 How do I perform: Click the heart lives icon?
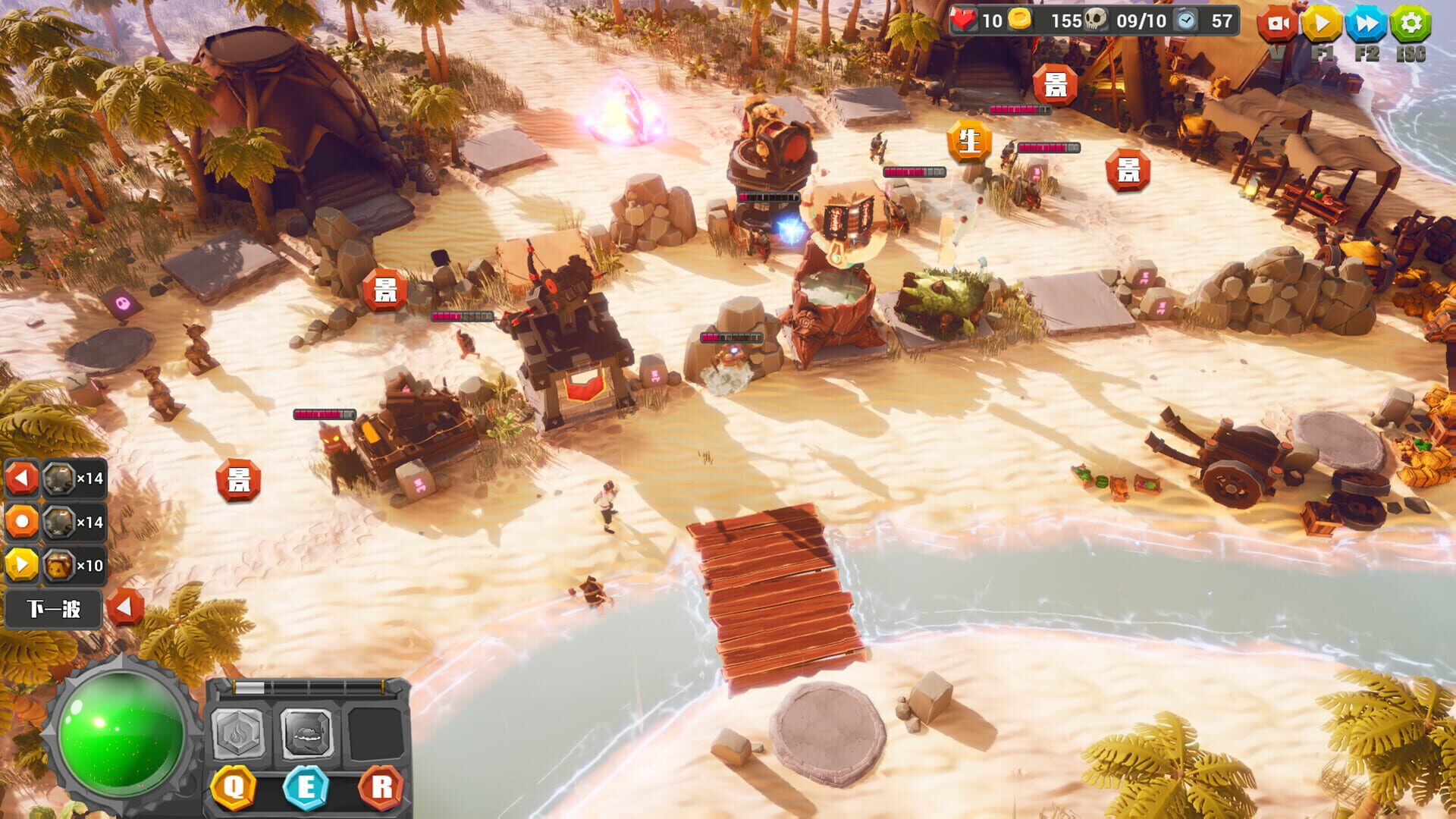pos(962,20)
